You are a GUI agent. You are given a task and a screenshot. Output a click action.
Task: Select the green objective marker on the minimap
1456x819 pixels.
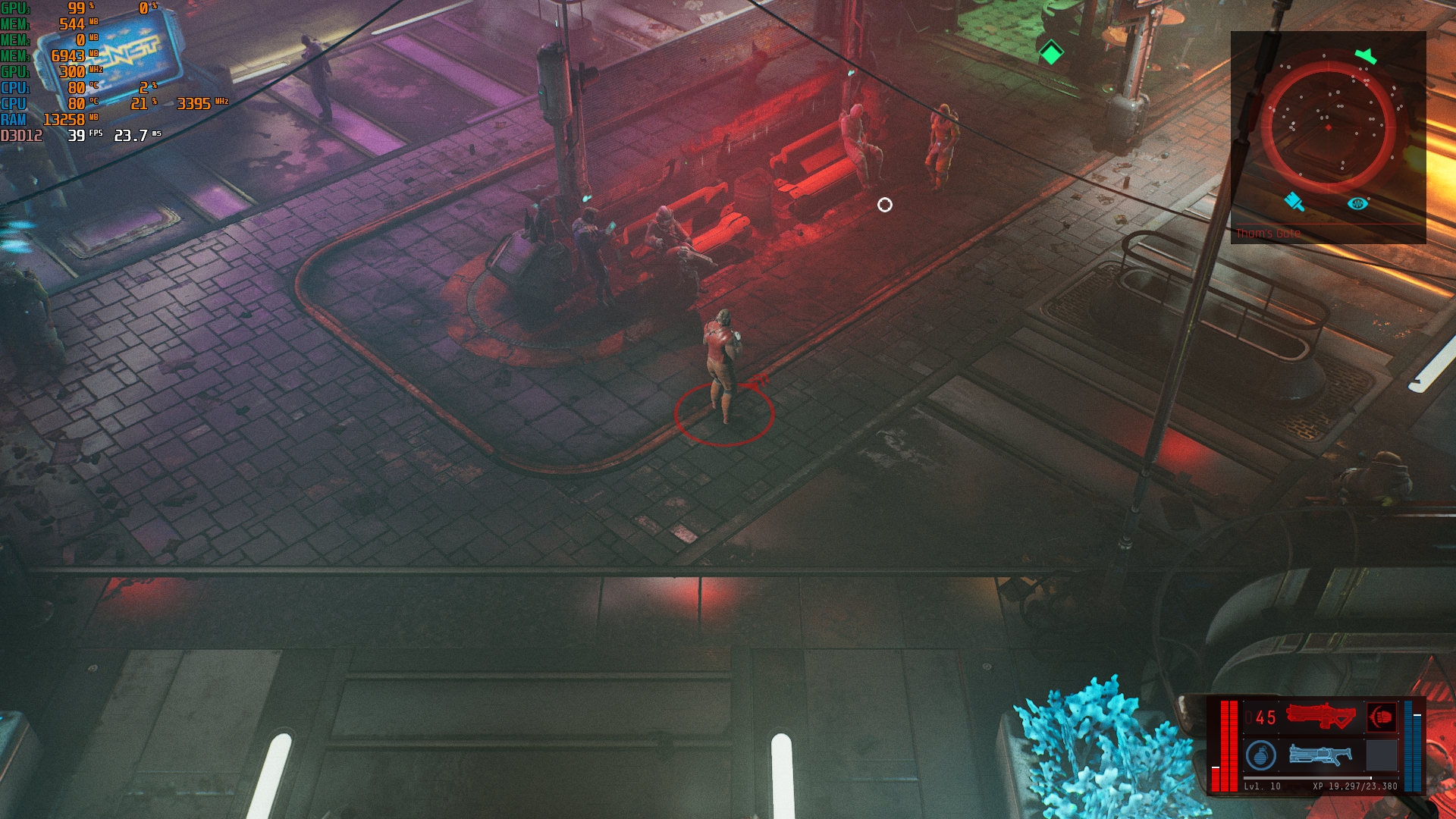click(1366, 55)
